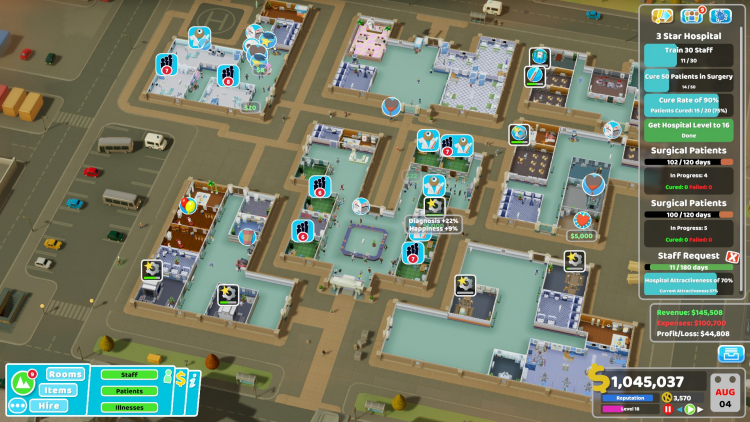The image size is (750, 422).
Task: Open the $5,000 reward bubble
Action: coord(580,236)
